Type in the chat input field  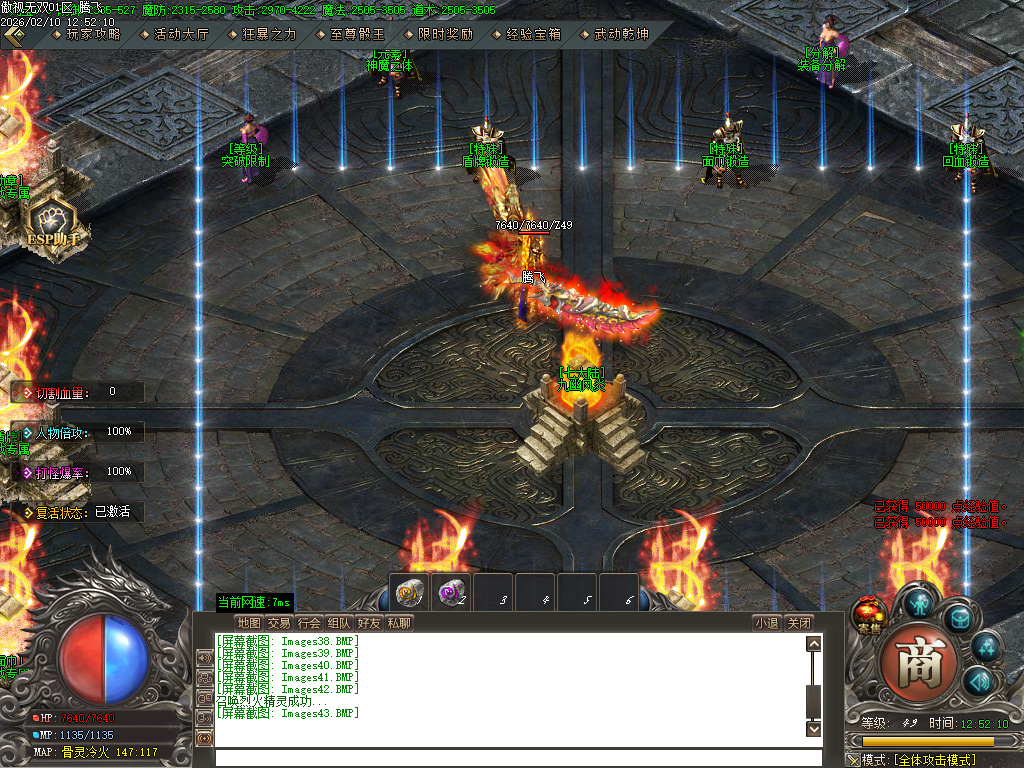tap(515, 757)
